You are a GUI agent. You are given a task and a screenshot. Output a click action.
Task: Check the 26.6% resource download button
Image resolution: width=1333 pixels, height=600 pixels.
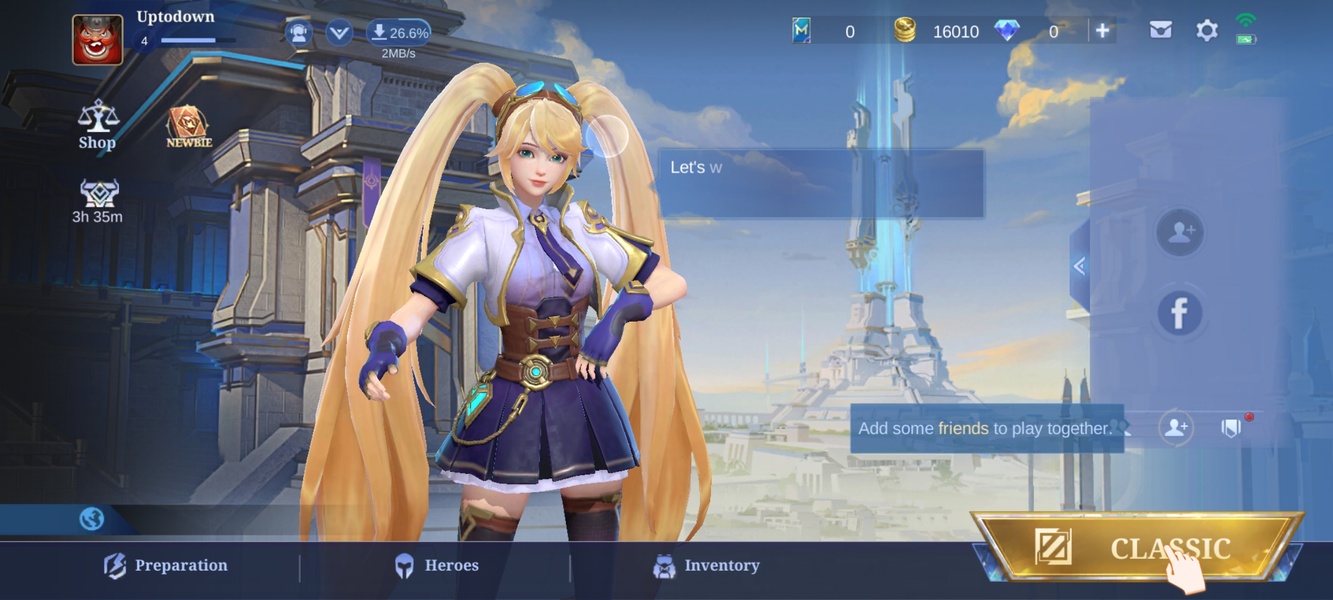tap(399, 33)
